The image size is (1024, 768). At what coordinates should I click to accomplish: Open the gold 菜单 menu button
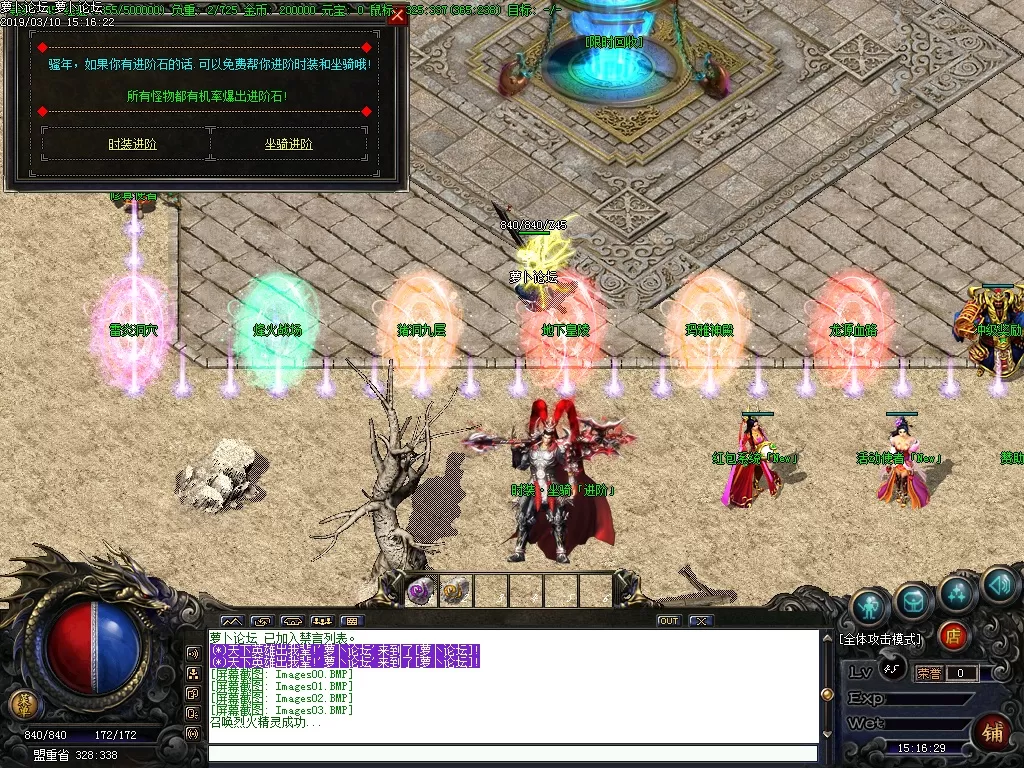point(21,704)
